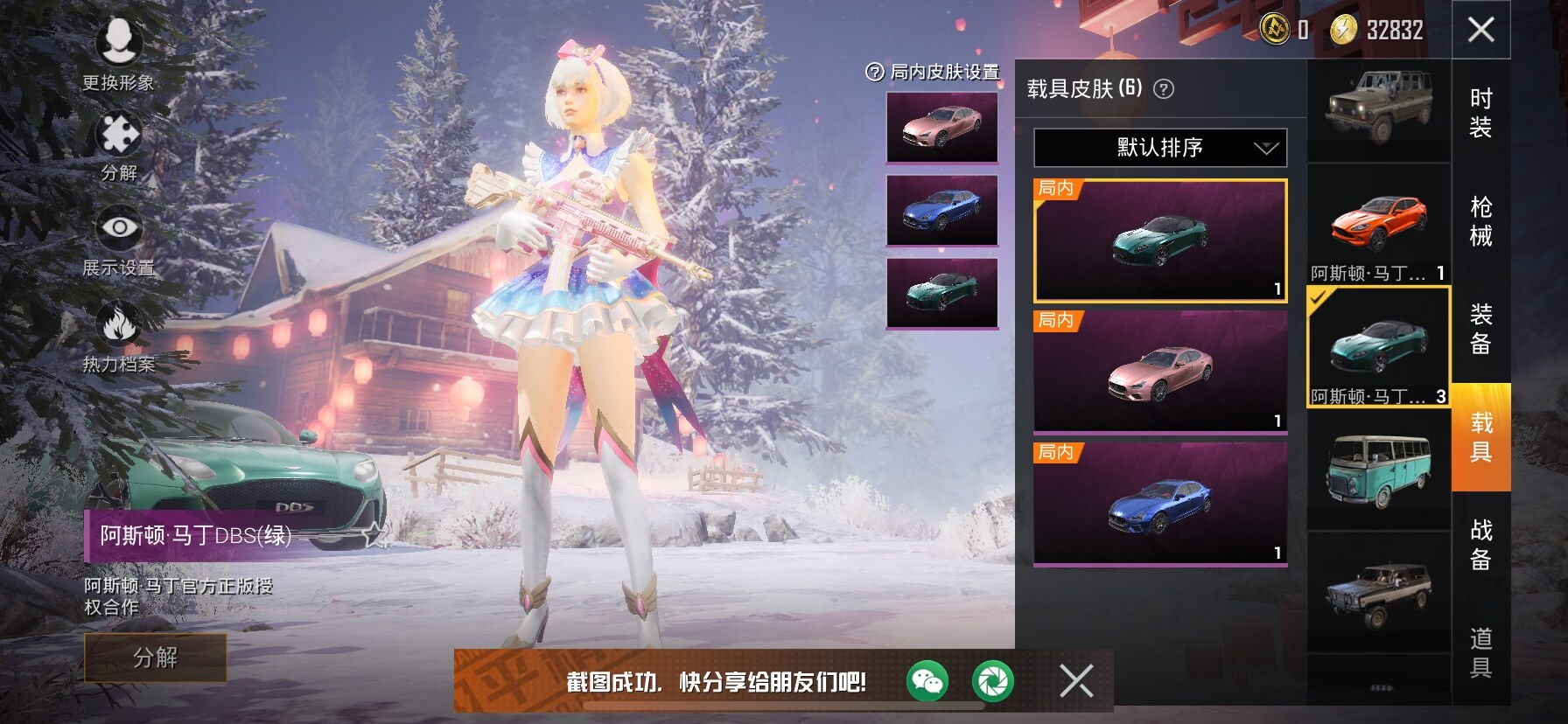
Task: Select the orange Aston Martin SUV vehicle
Action: pos(1379,224)
